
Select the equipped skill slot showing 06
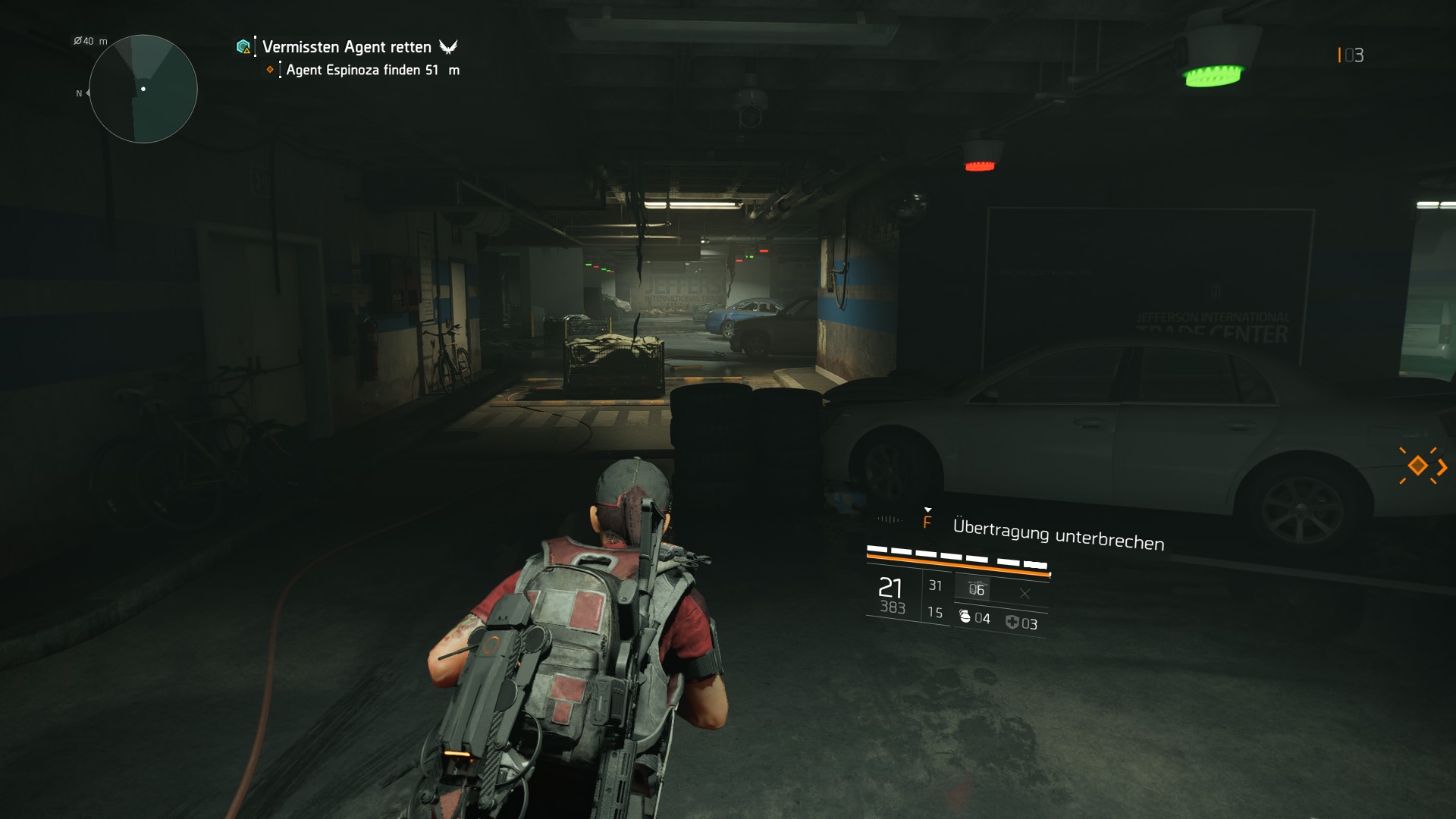click(x=977, y=589)
